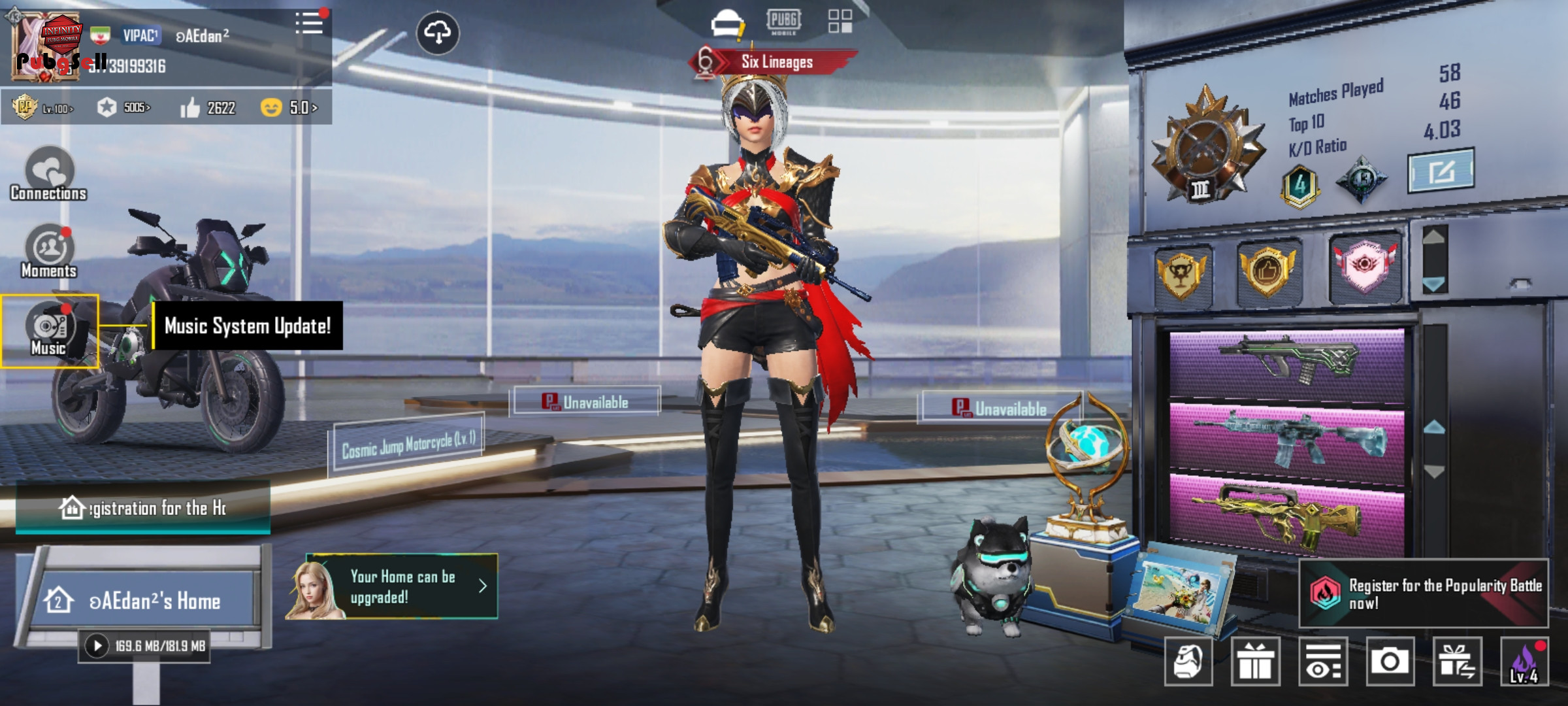Viewport: 1568px width, 706px height.
Task: Open the list menu icon
Action: click(309, 24)
